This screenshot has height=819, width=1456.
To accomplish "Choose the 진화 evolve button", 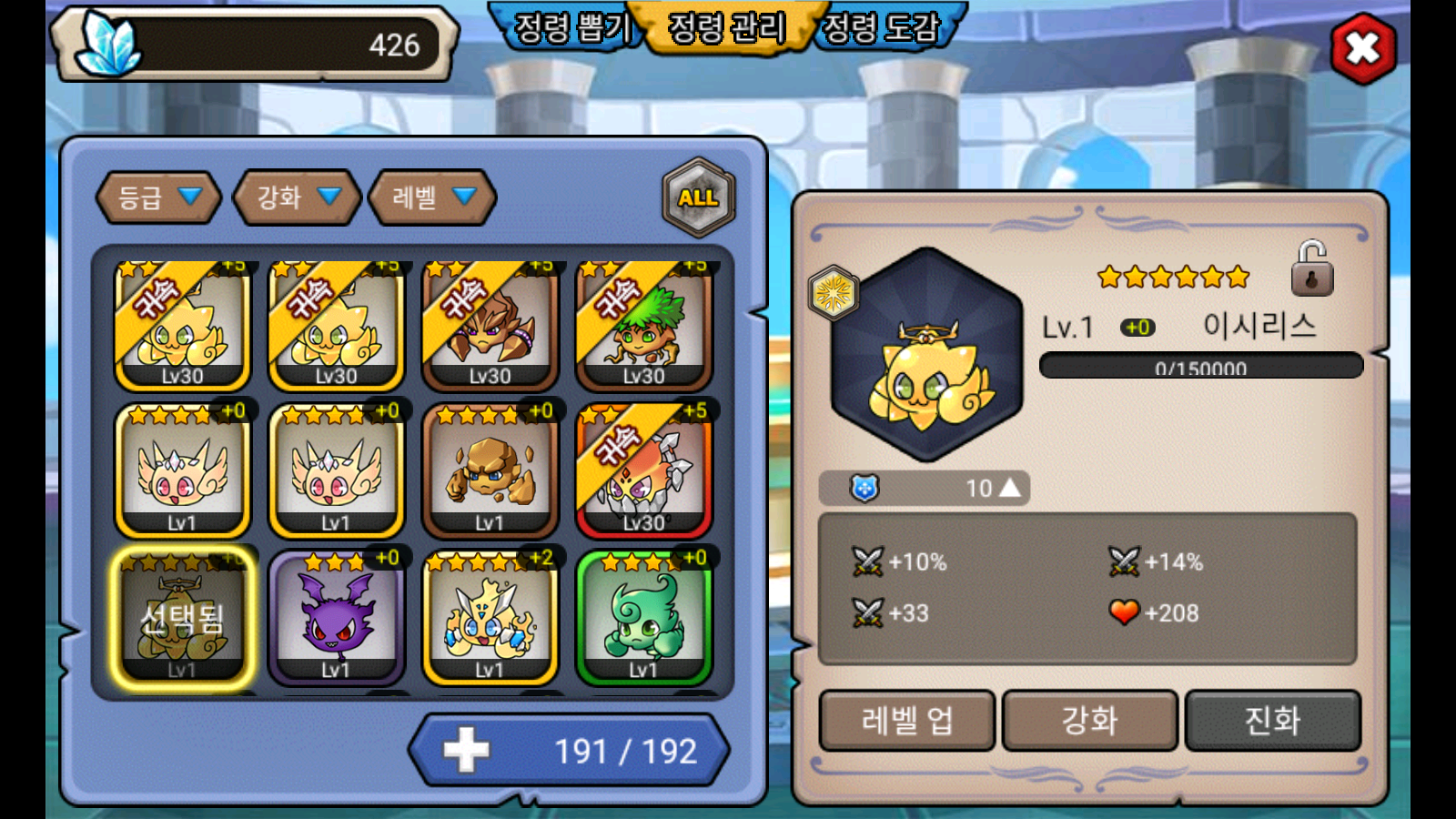I will 1272,721.
